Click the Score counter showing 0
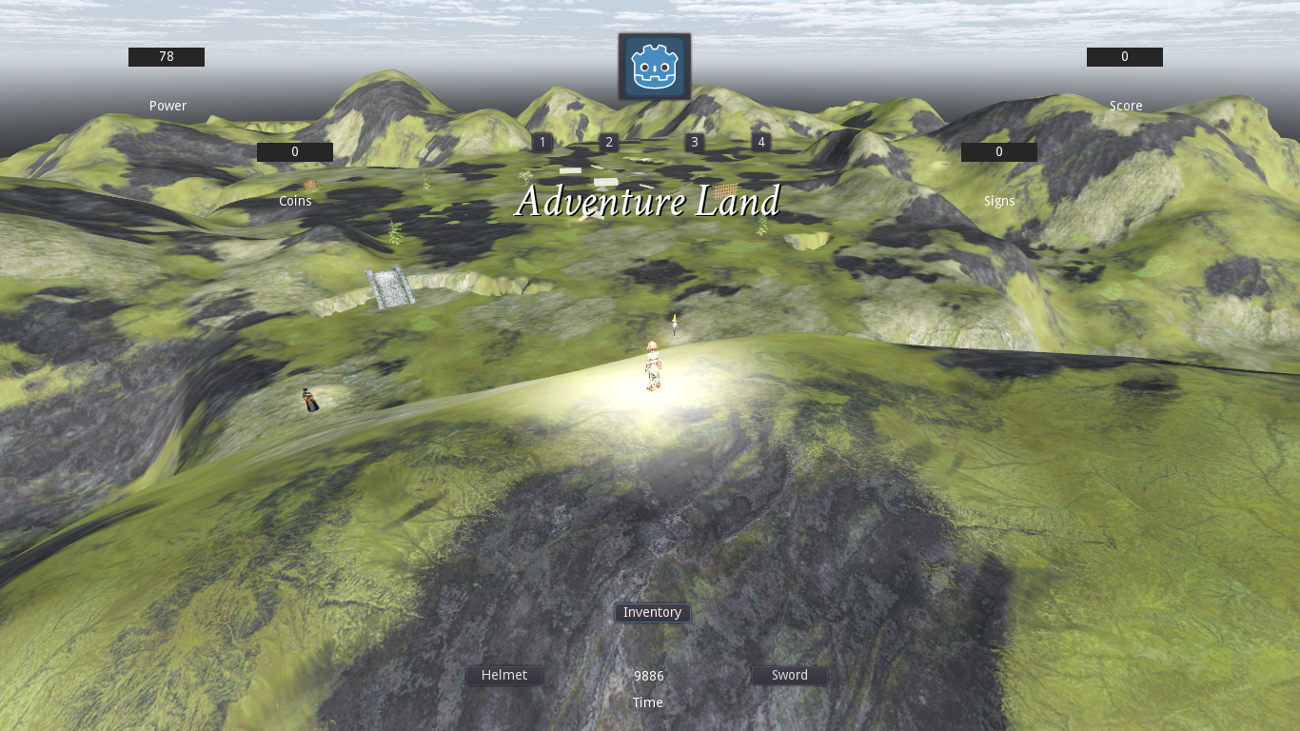 tap(1124, 56)
